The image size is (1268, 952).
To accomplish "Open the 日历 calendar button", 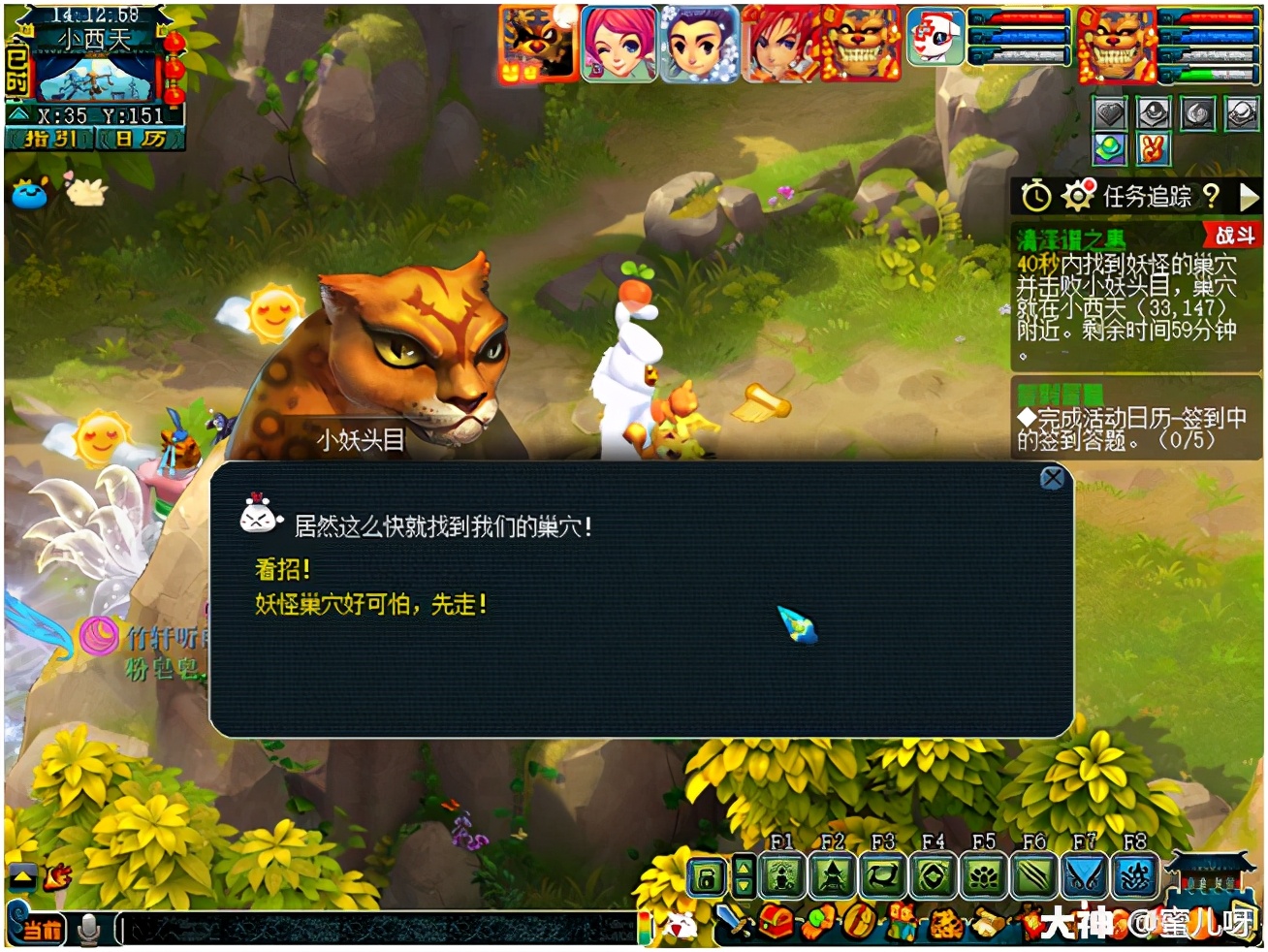I will click(x=142, y=140).
